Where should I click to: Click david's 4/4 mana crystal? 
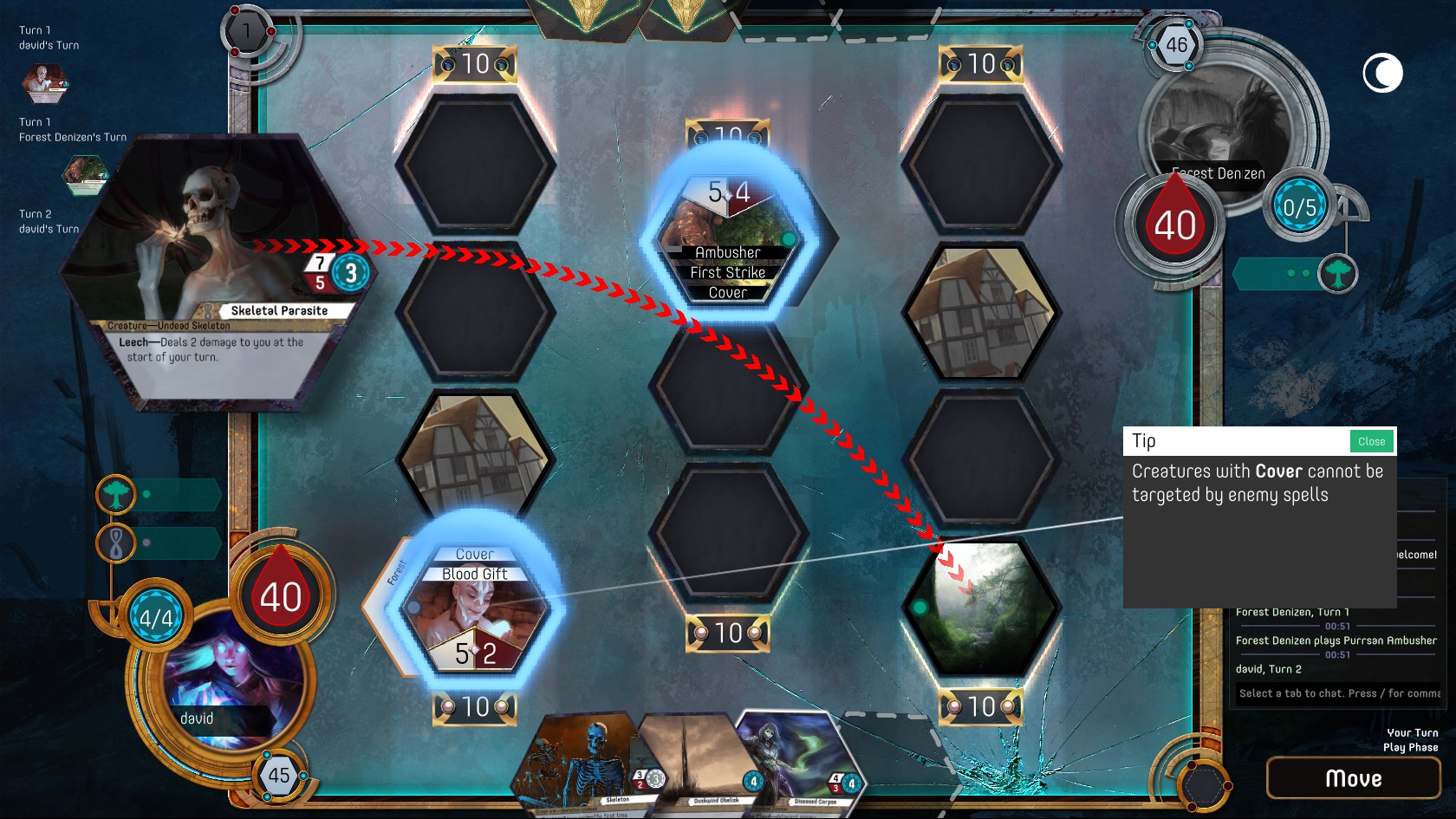pos(153,618)
